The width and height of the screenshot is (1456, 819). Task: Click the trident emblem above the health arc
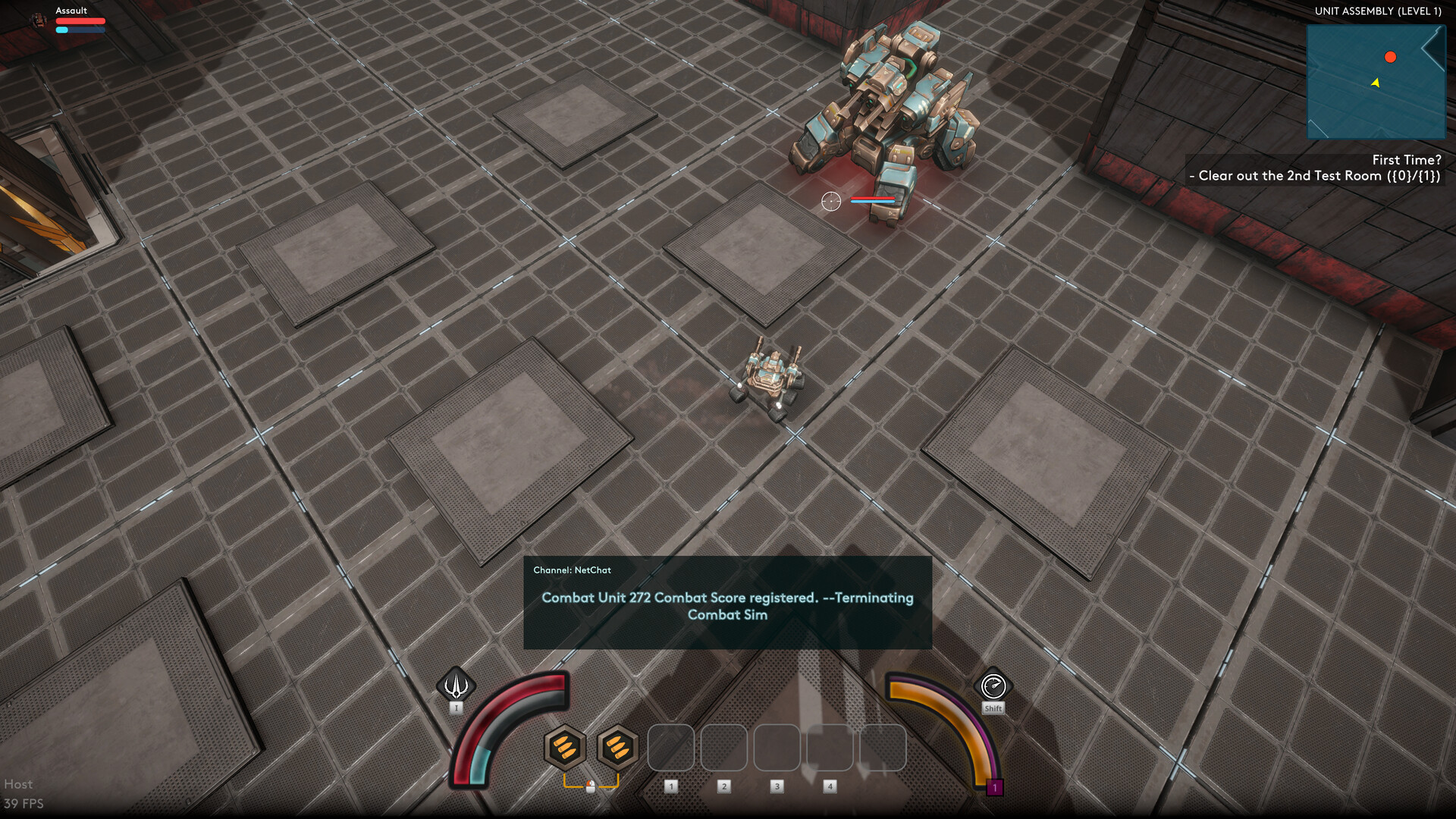tap(456, 685)
